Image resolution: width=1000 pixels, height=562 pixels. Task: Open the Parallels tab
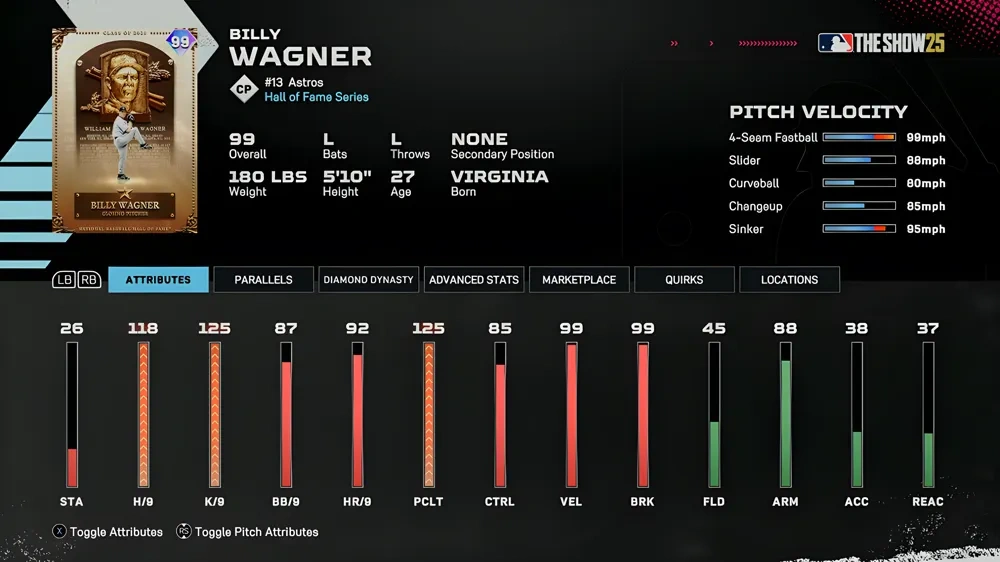click(263, 280)
